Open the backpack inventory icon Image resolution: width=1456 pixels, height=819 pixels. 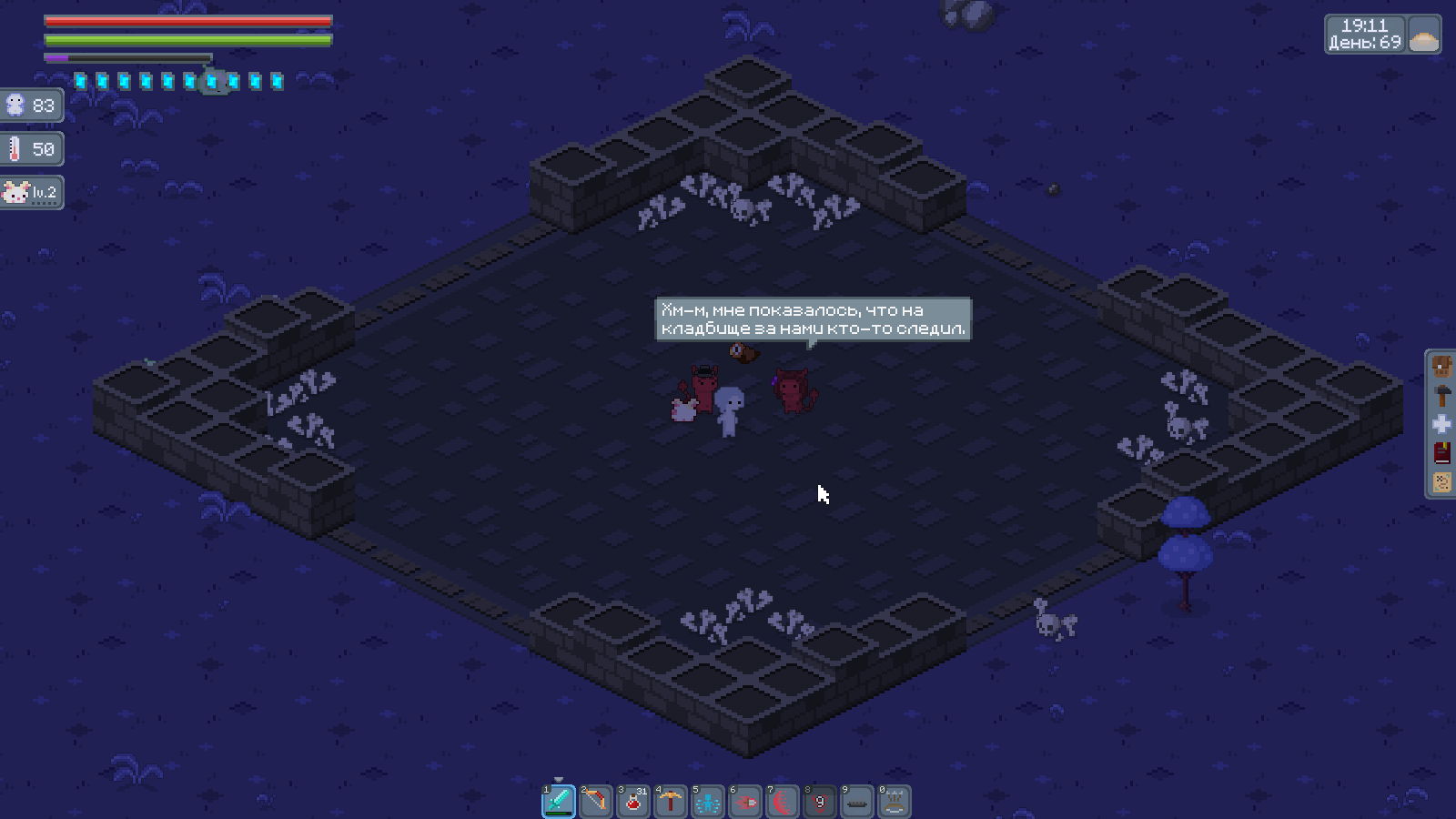(1441, 367)
